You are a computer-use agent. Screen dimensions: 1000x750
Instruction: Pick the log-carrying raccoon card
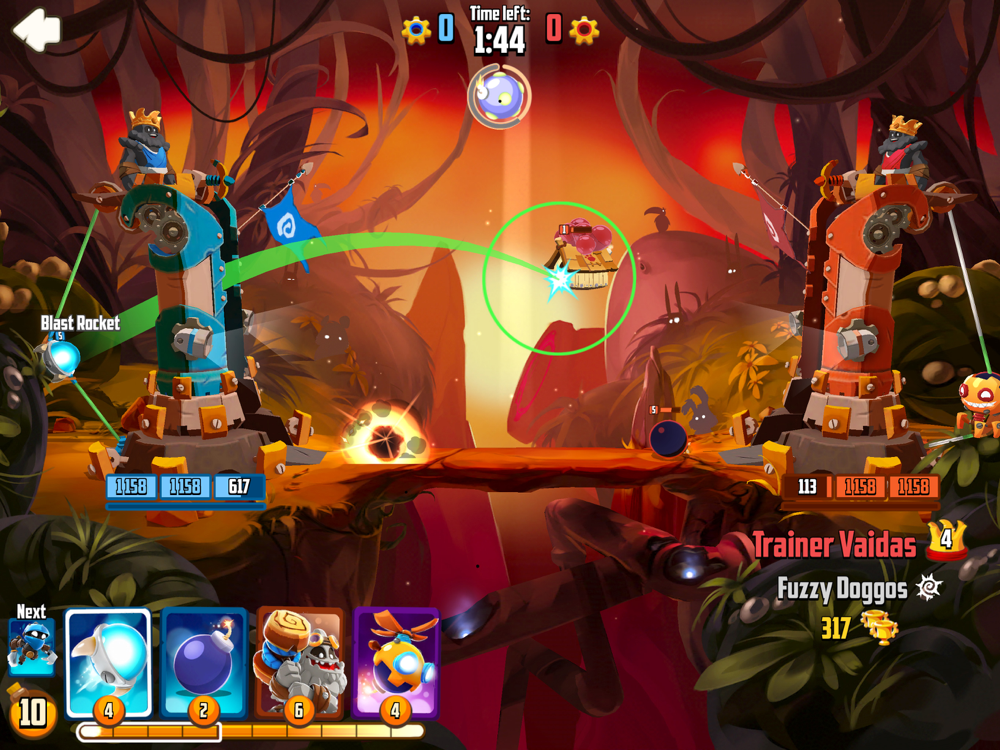point(299,661)
